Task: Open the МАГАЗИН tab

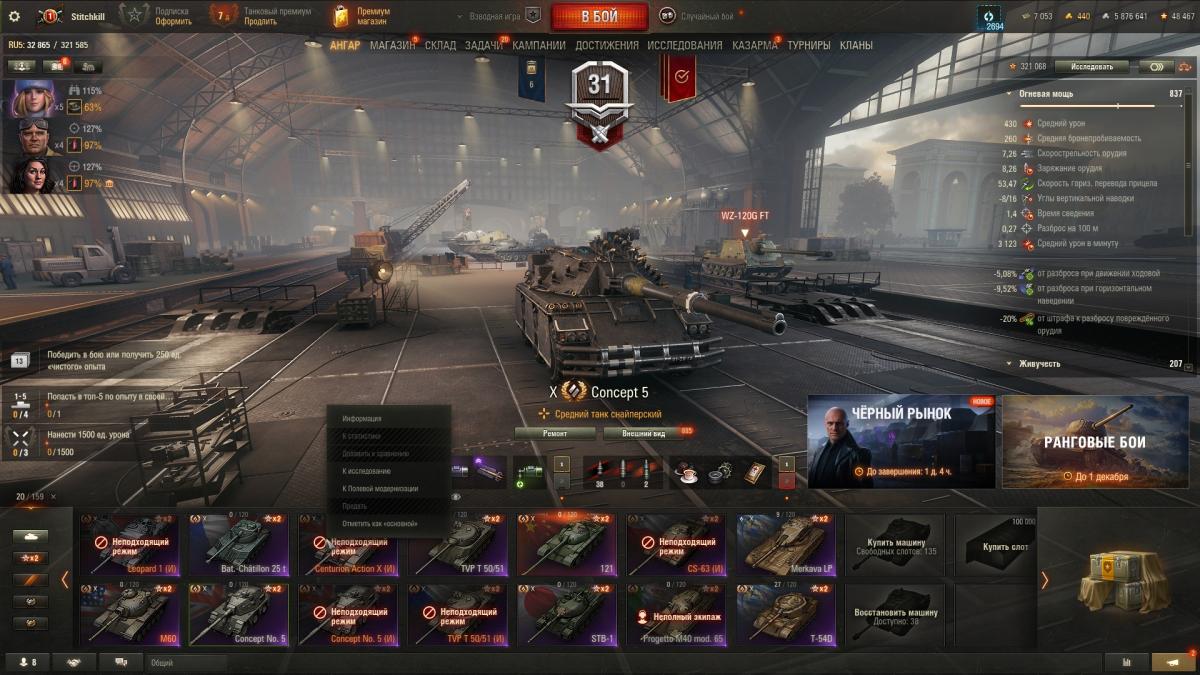Action: (x=392, y=45)
